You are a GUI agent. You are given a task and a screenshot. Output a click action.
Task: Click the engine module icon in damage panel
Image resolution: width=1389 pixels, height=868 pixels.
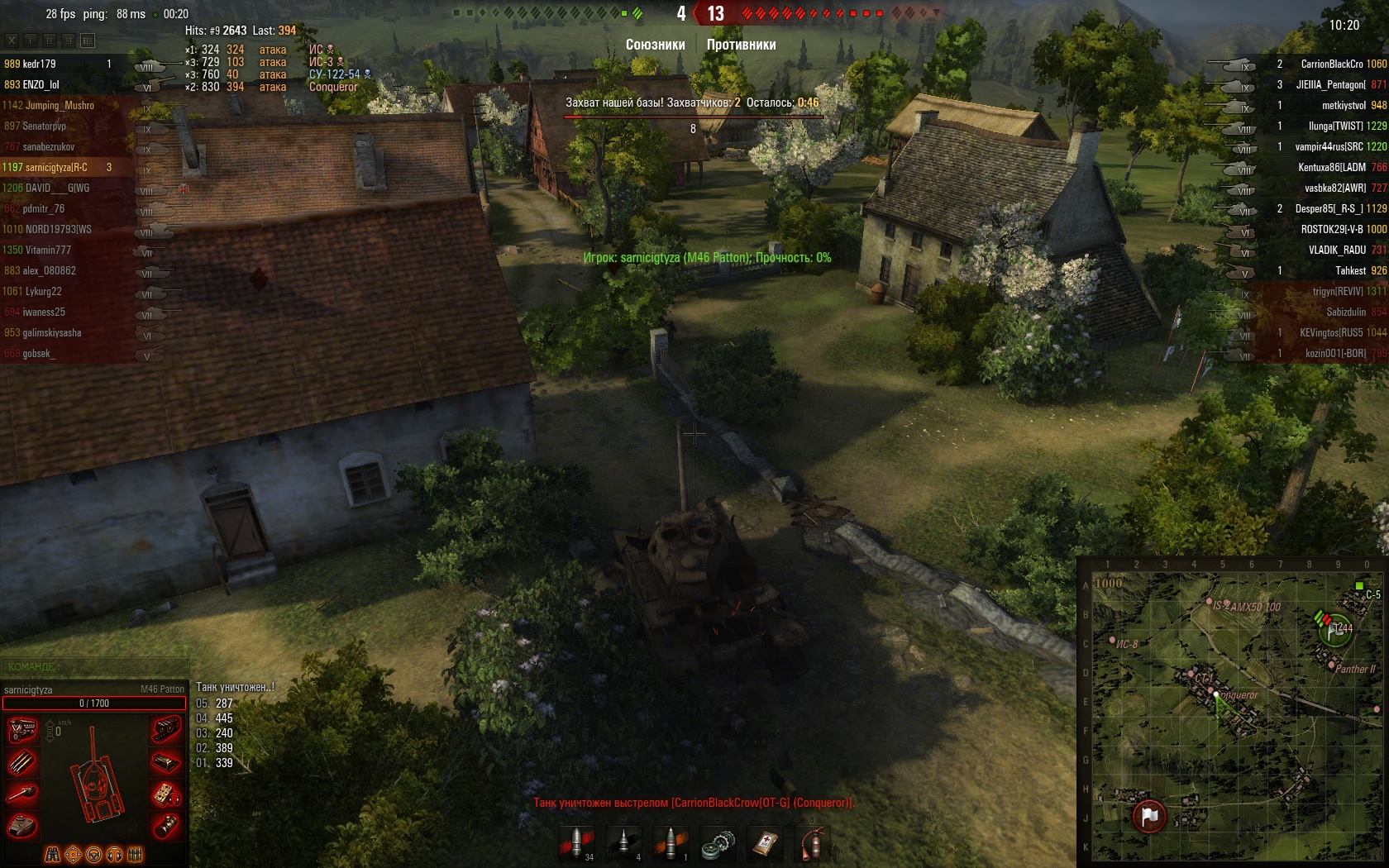pos(22,730)
